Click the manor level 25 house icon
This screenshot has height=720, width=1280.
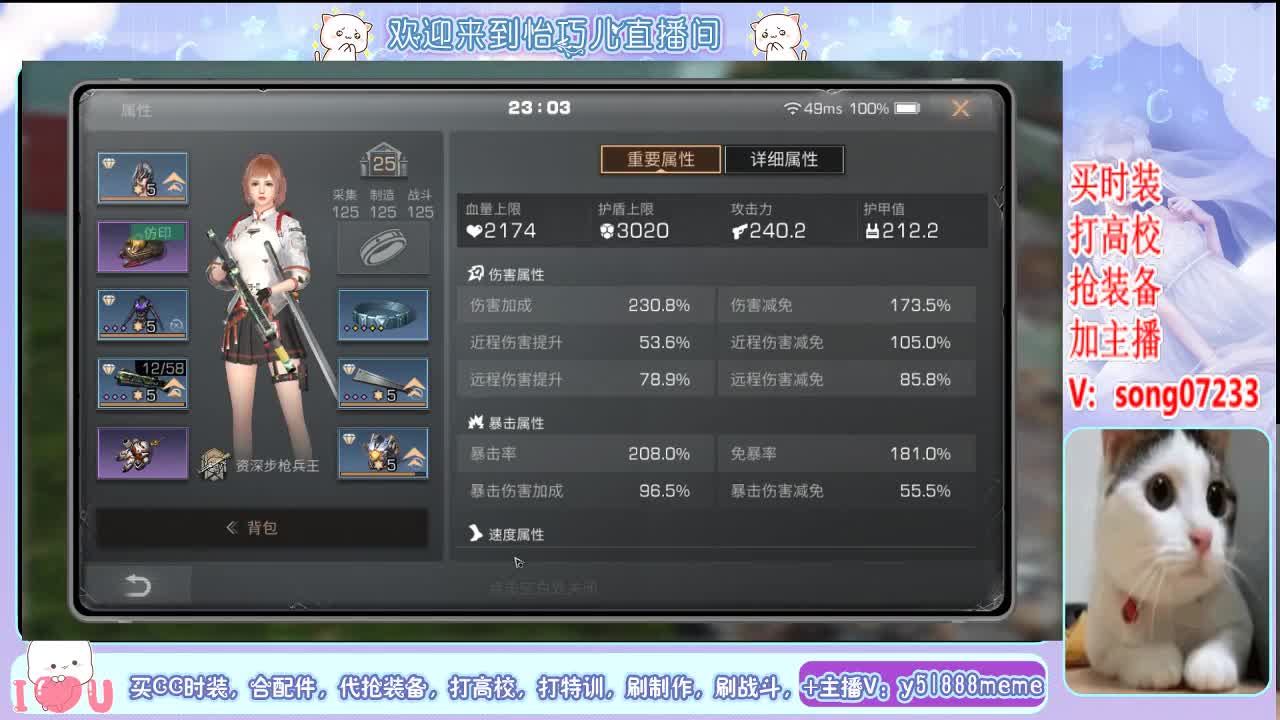click(383, 162)
